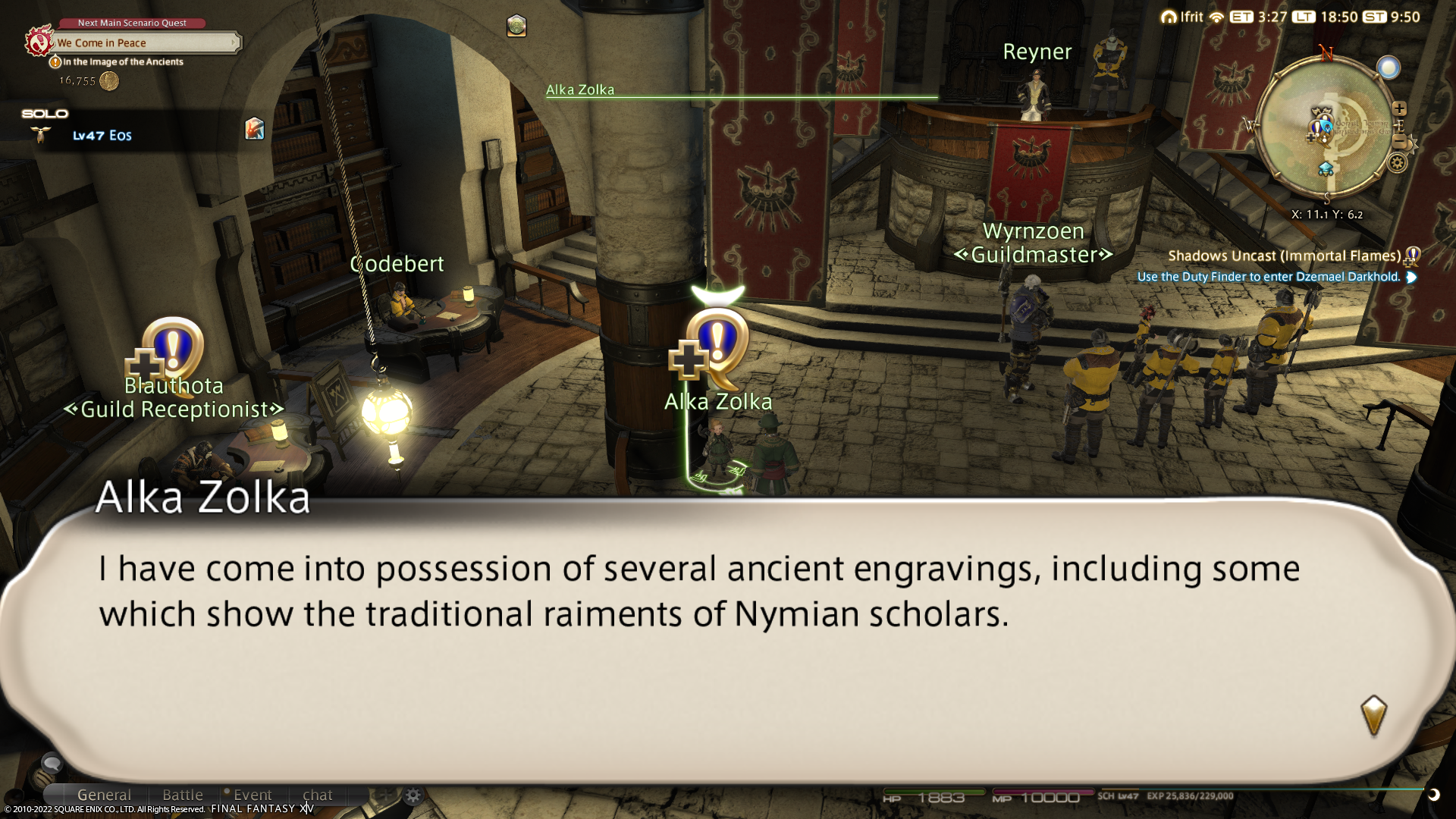Click the weather icon beside the minimap
The width and height of the screenshot is (1456, 819).
(x=1389, y=68)
